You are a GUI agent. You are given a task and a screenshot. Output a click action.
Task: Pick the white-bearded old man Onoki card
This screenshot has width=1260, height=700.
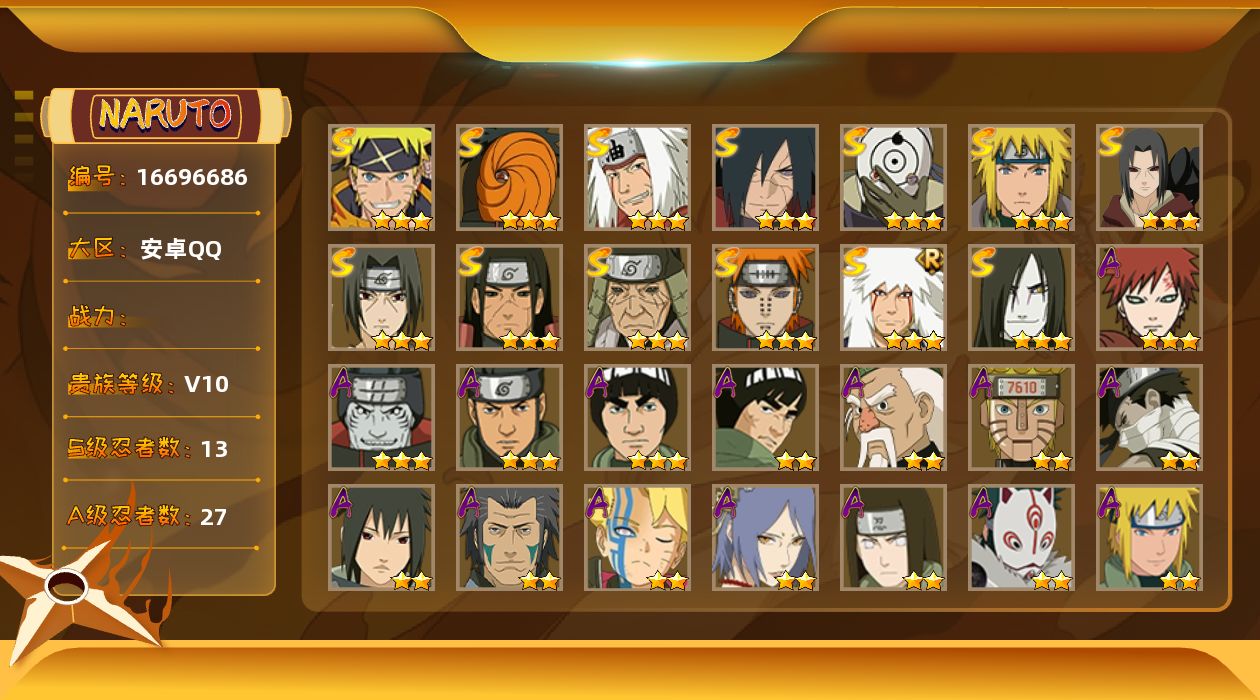coord(893,417)
